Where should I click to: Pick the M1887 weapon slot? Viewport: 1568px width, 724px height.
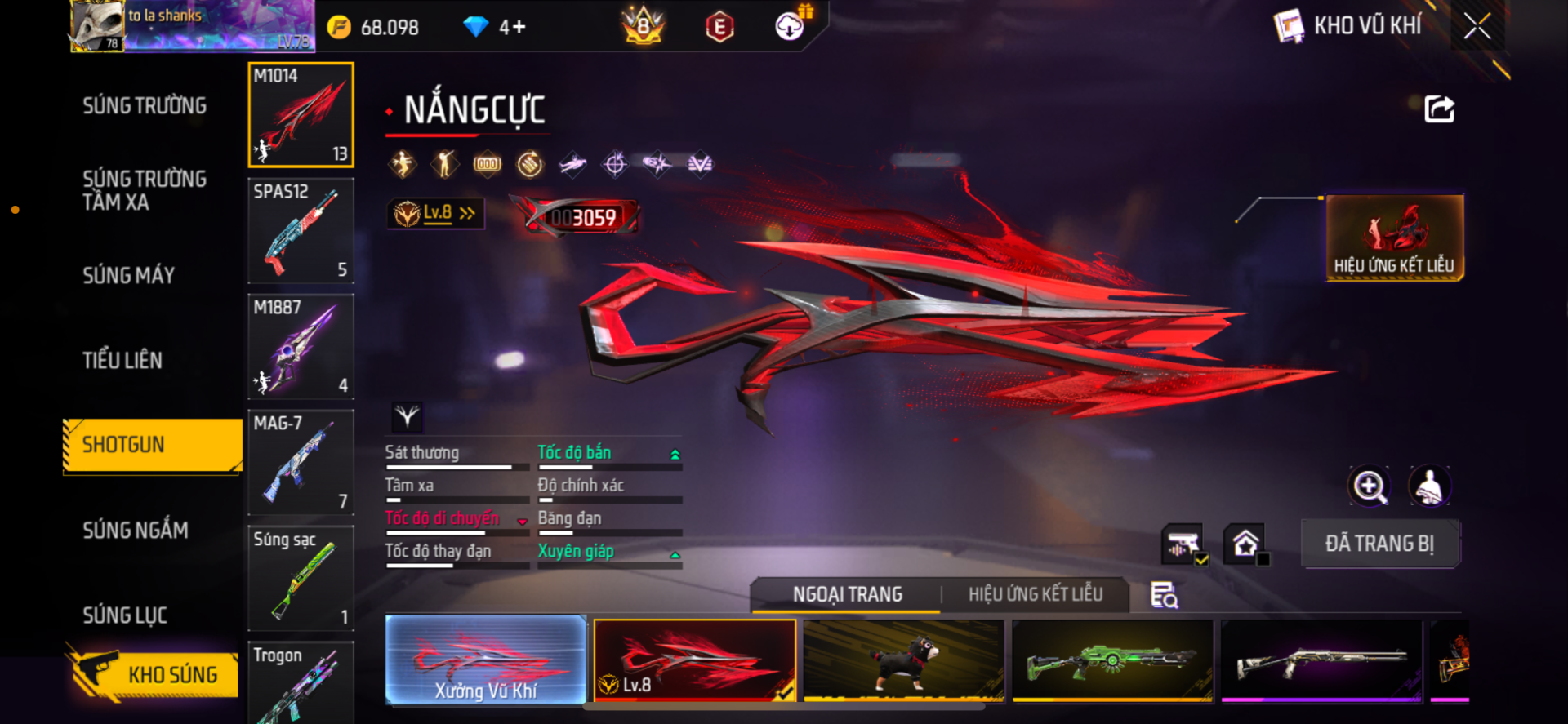click(x=301, y=347)
